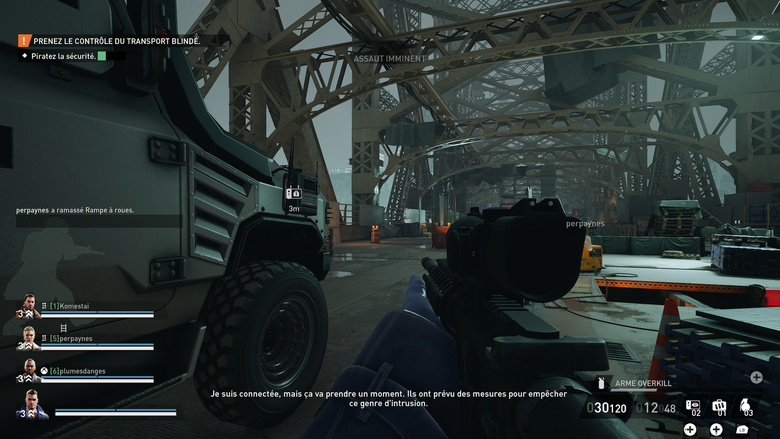Click the 'Assaut imminent' alert banner
Viewport: 780px width, 439px height.
pyautogui.click(x=389, y=59)
